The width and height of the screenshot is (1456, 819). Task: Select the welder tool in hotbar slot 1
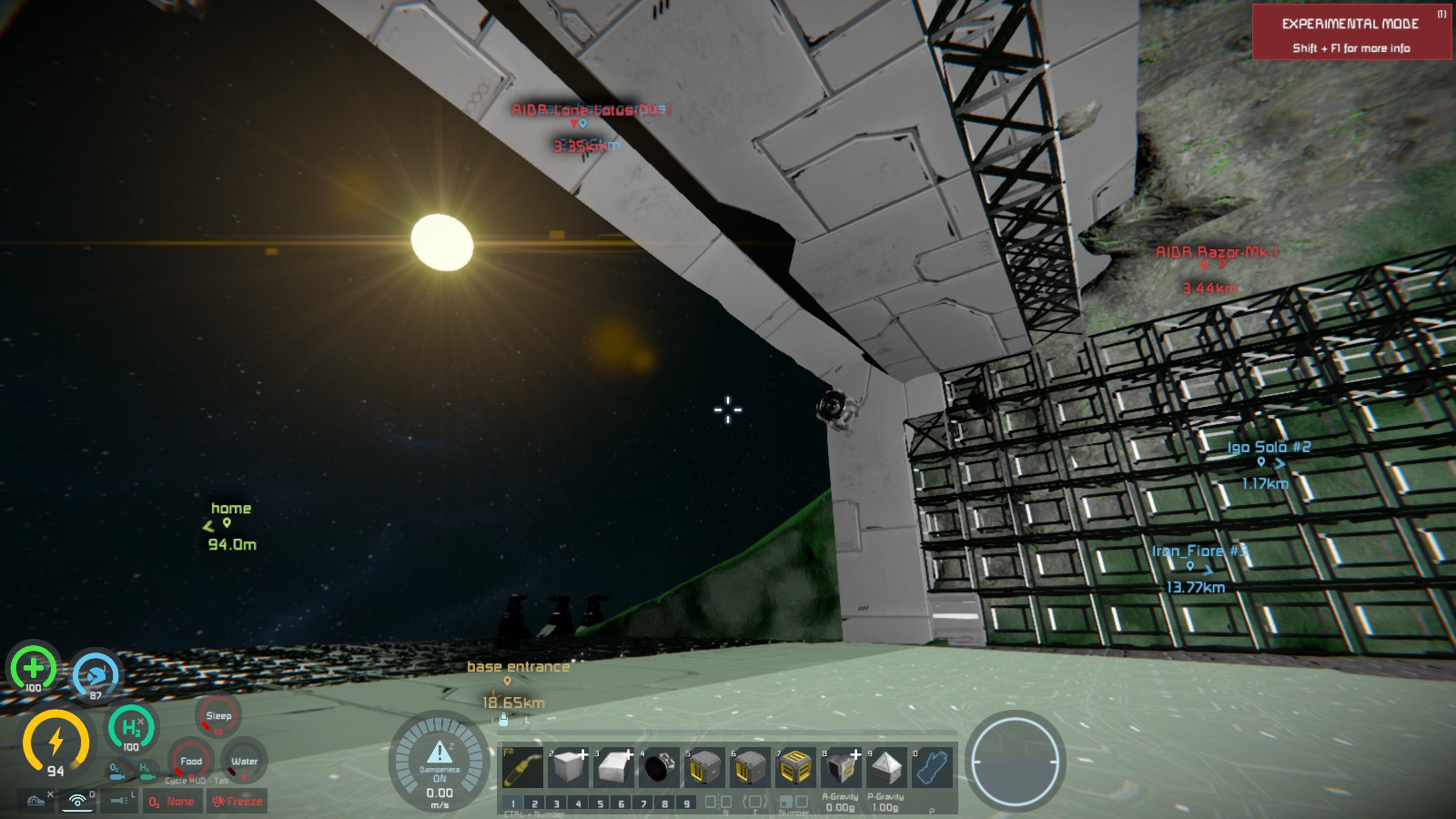pos(522,767)
